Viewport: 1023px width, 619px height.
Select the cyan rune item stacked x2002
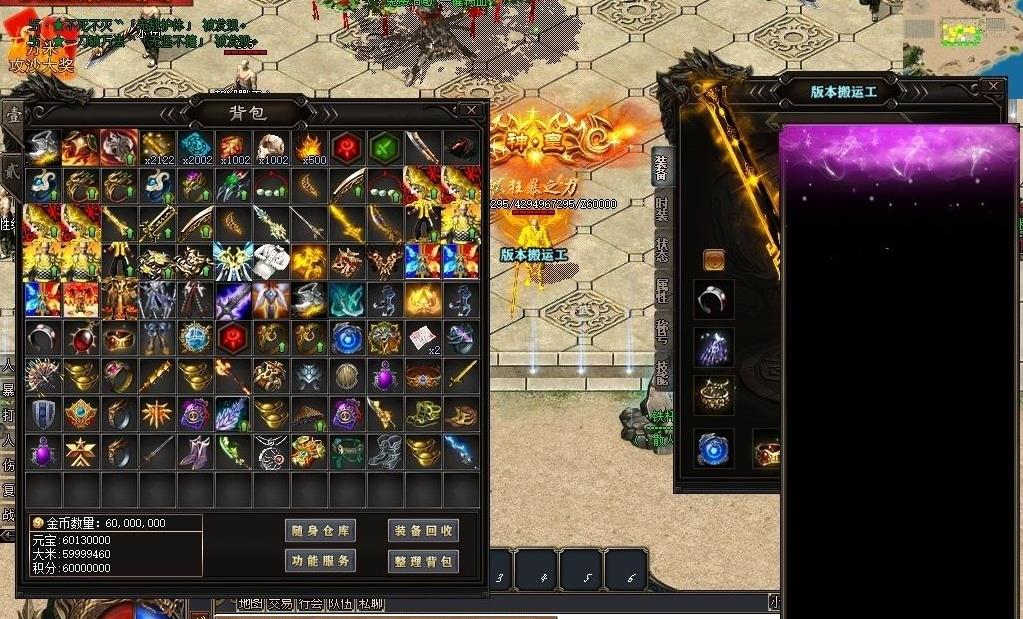click(195, 147)
